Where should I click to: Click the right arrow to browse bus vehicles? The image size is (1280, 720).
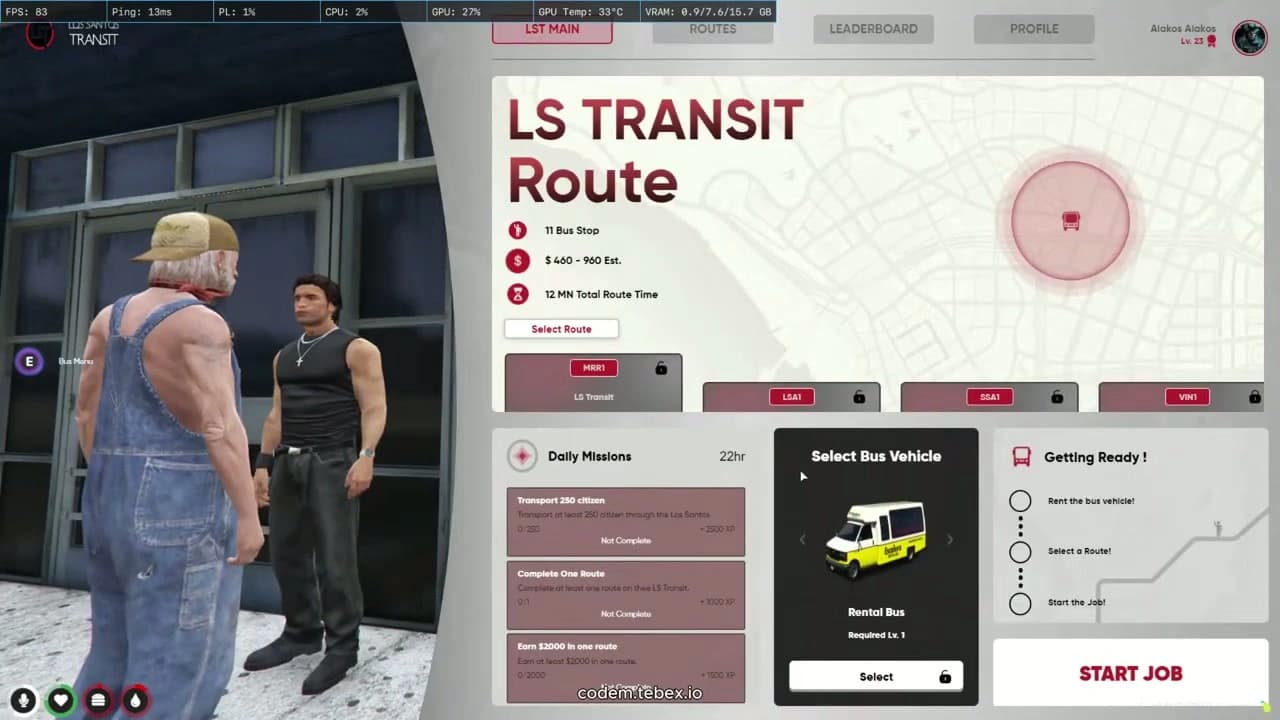click(x=949, y=539)
